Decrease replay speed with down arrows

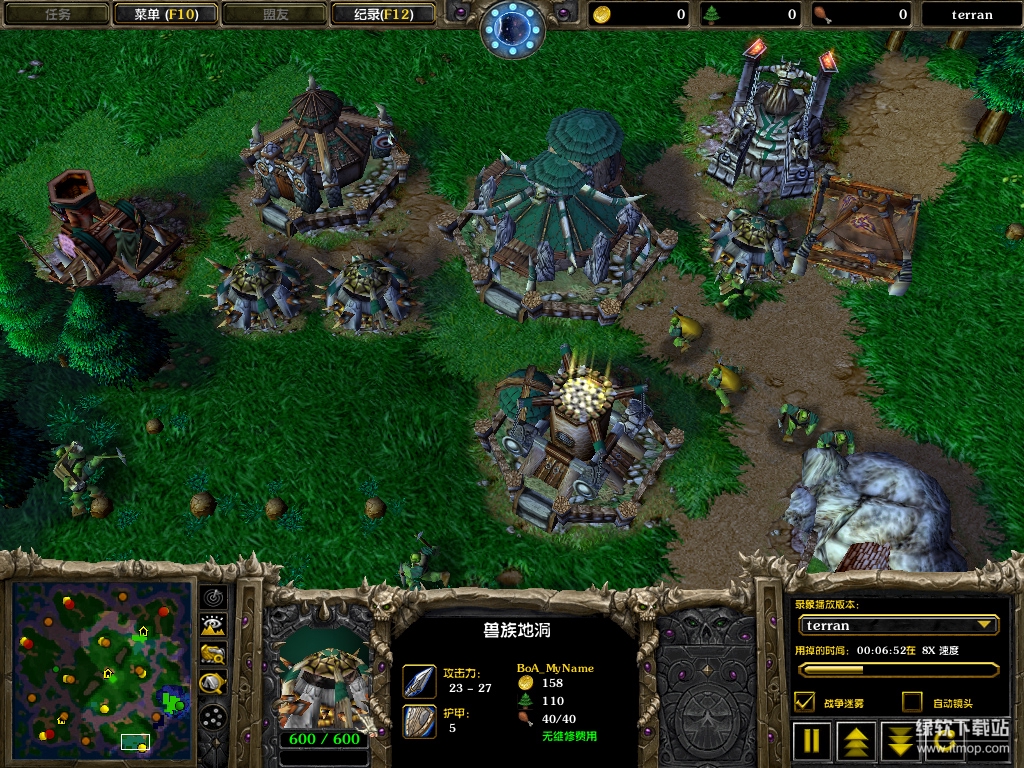(x=900, y=741)
